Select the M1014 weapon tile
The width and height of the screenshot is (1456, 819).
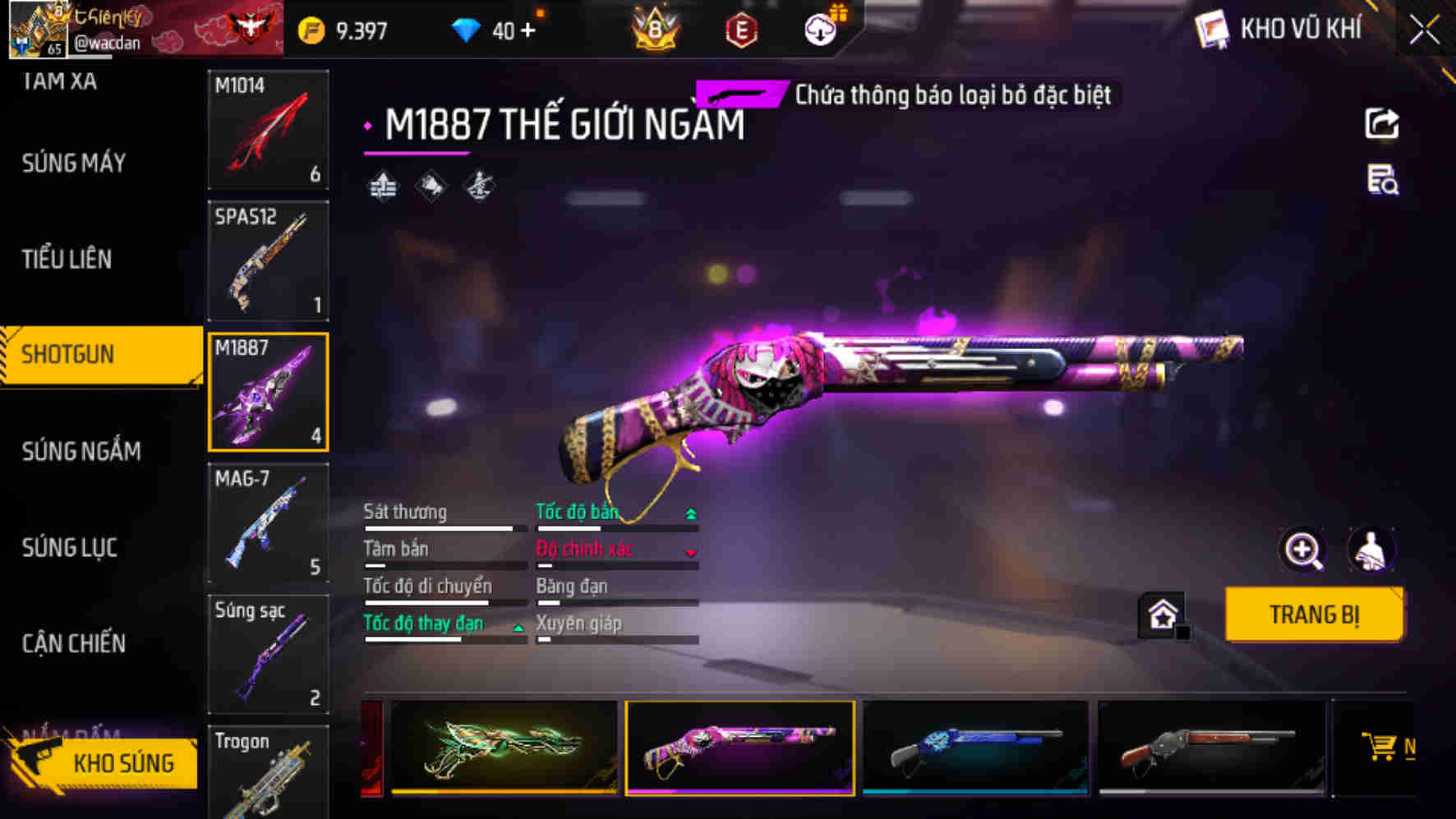click(268, 130)
